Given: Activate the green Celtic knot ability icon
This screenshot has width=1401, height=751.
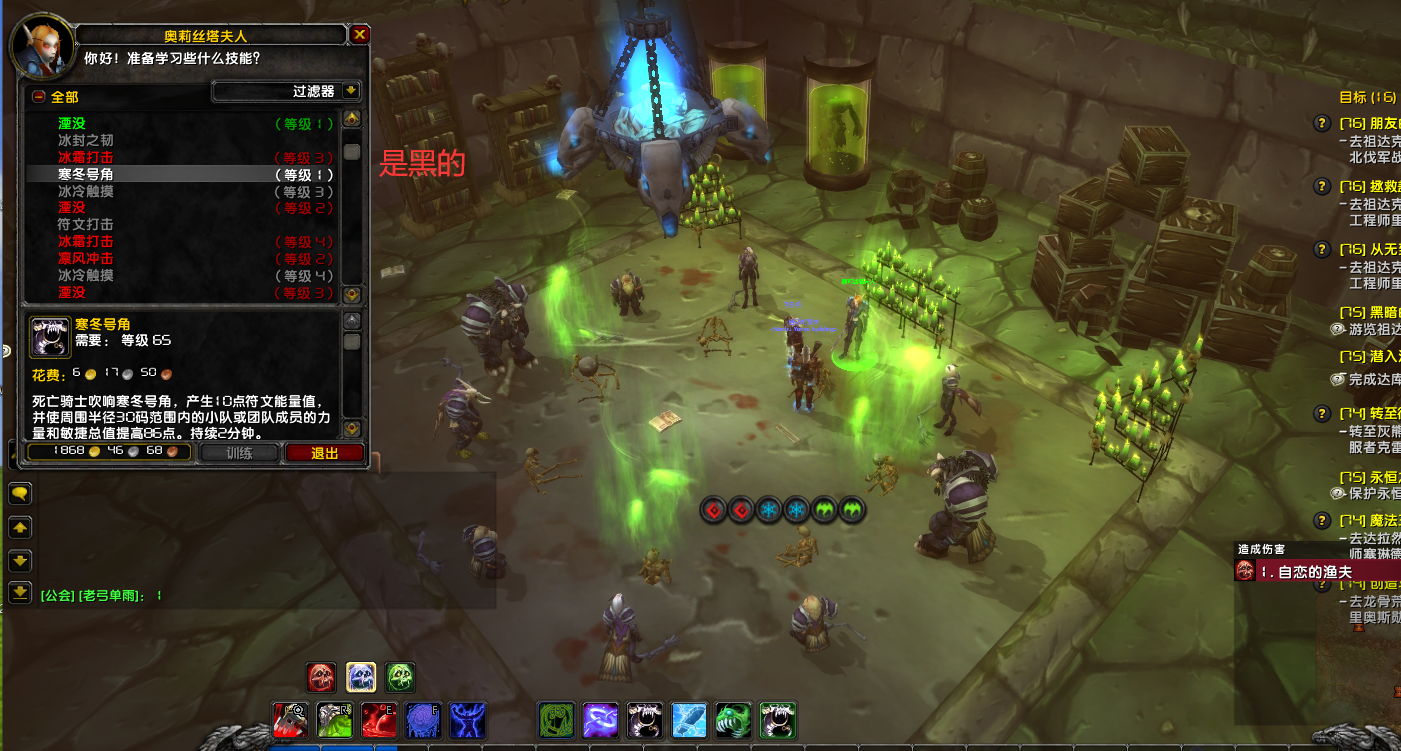Looking at the screenshot, I should (x=557, y=720).
